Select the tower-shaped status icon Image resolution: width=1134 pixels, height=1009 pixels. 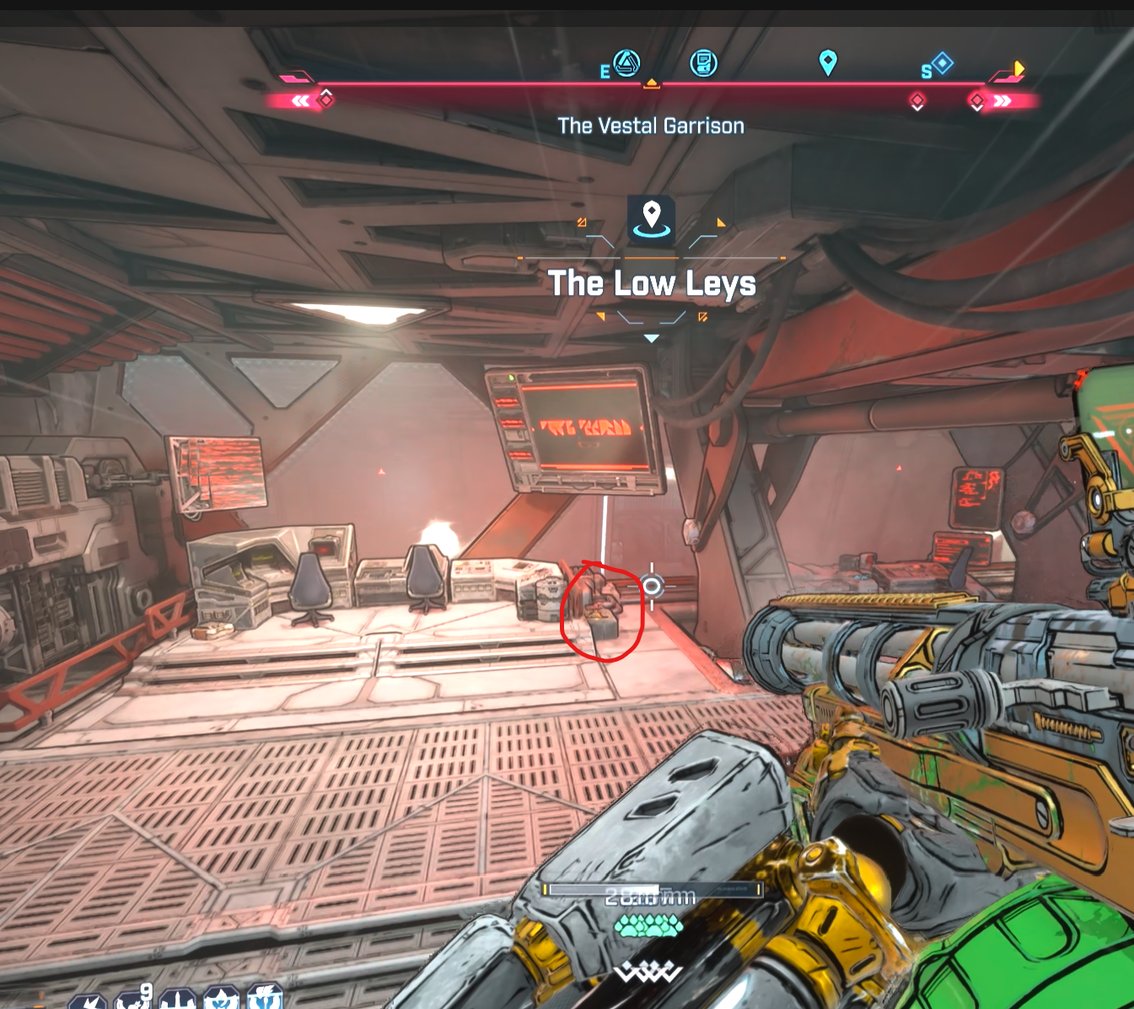(177, 998)
